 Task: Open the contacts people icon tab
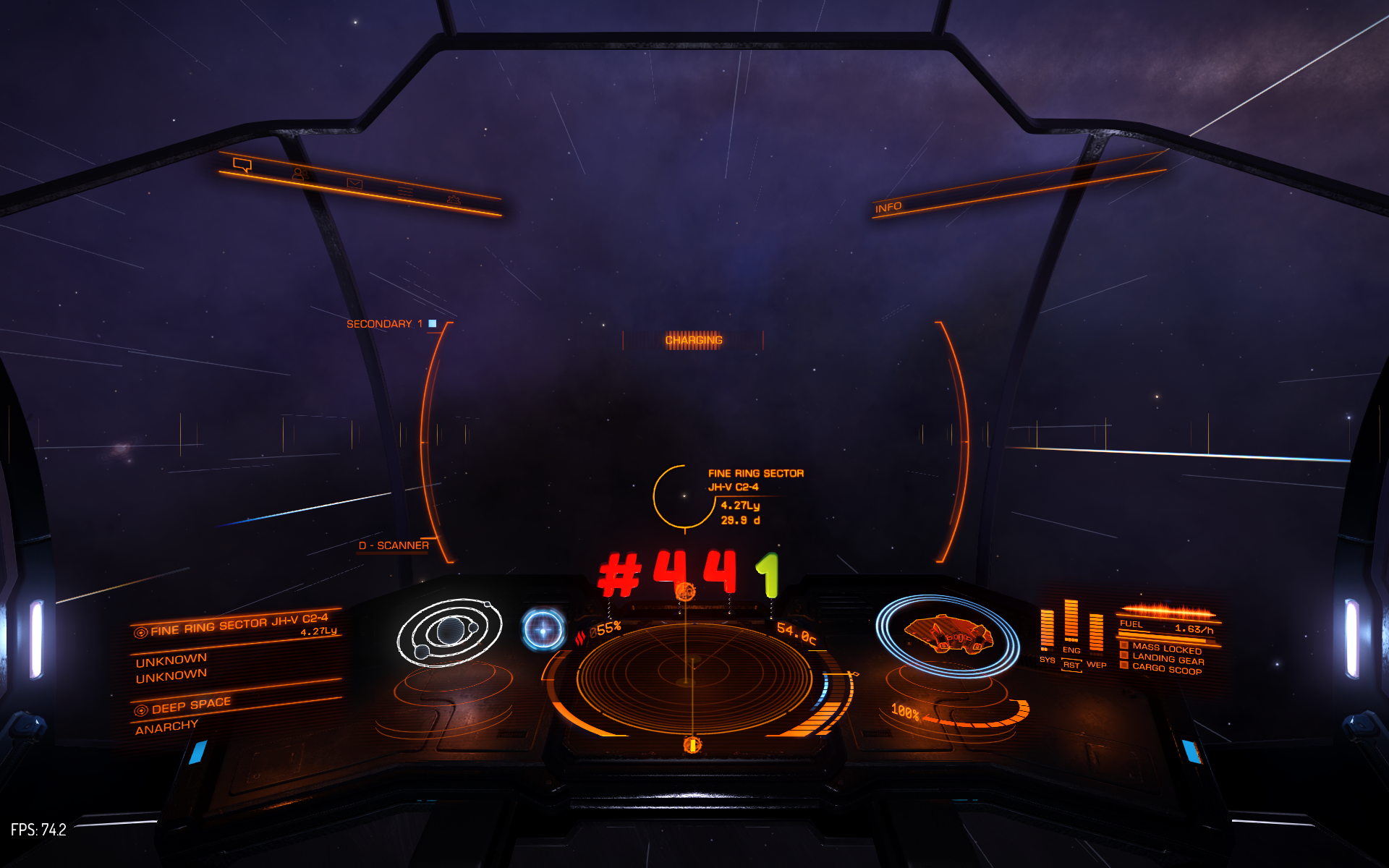coord(299,174)
